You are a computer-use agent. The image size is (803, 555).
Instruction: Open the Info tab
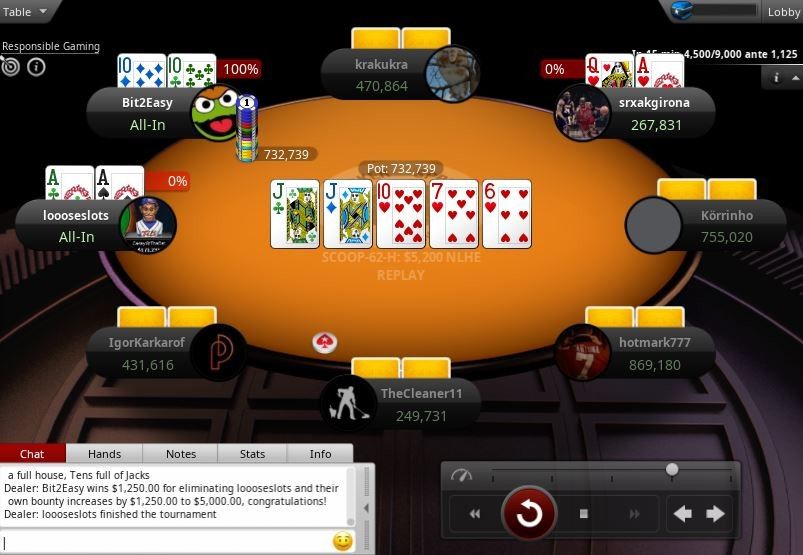click(x=320, y=454)
